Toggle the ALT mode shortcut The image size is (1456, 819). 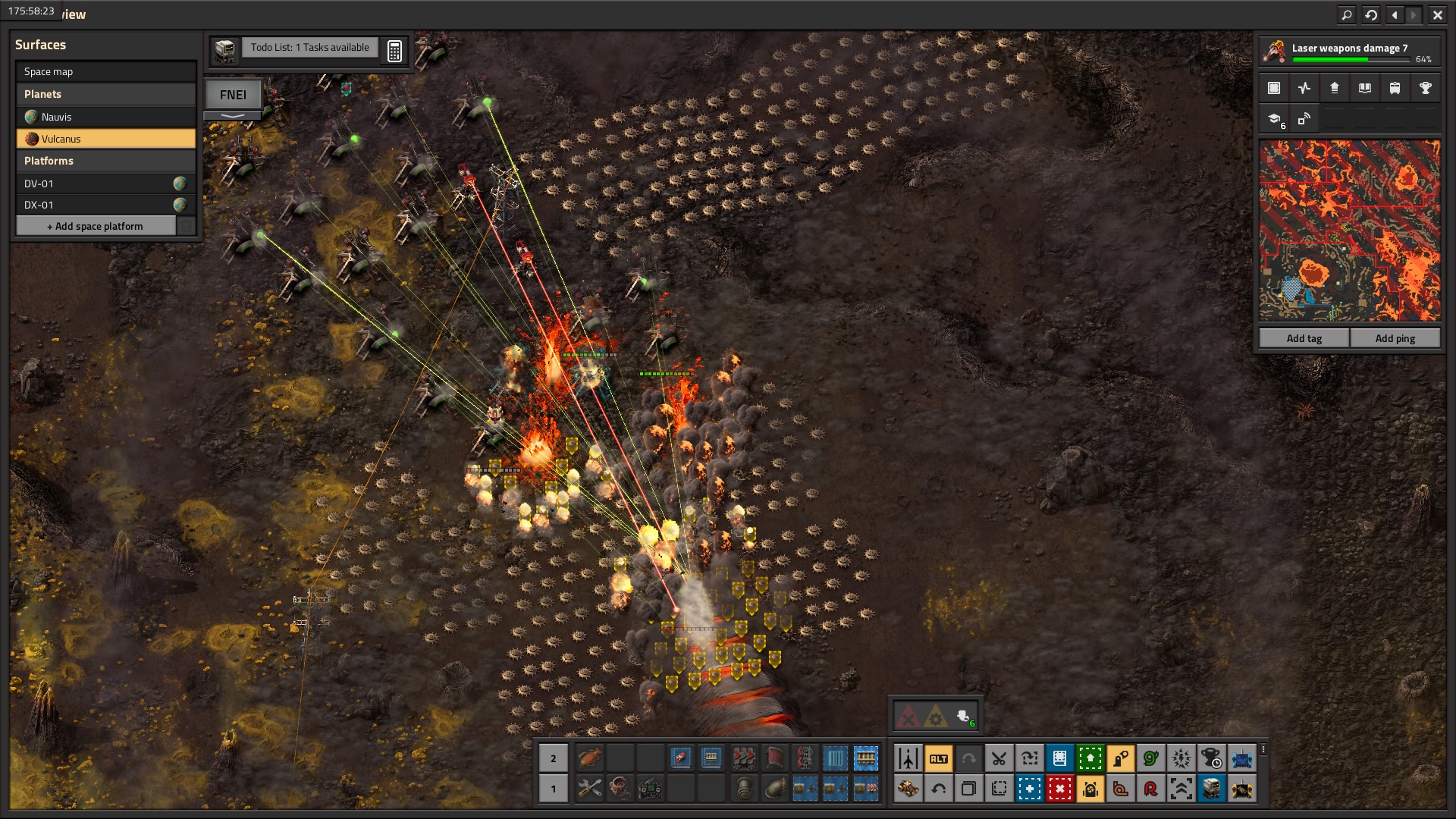[938, 758]
